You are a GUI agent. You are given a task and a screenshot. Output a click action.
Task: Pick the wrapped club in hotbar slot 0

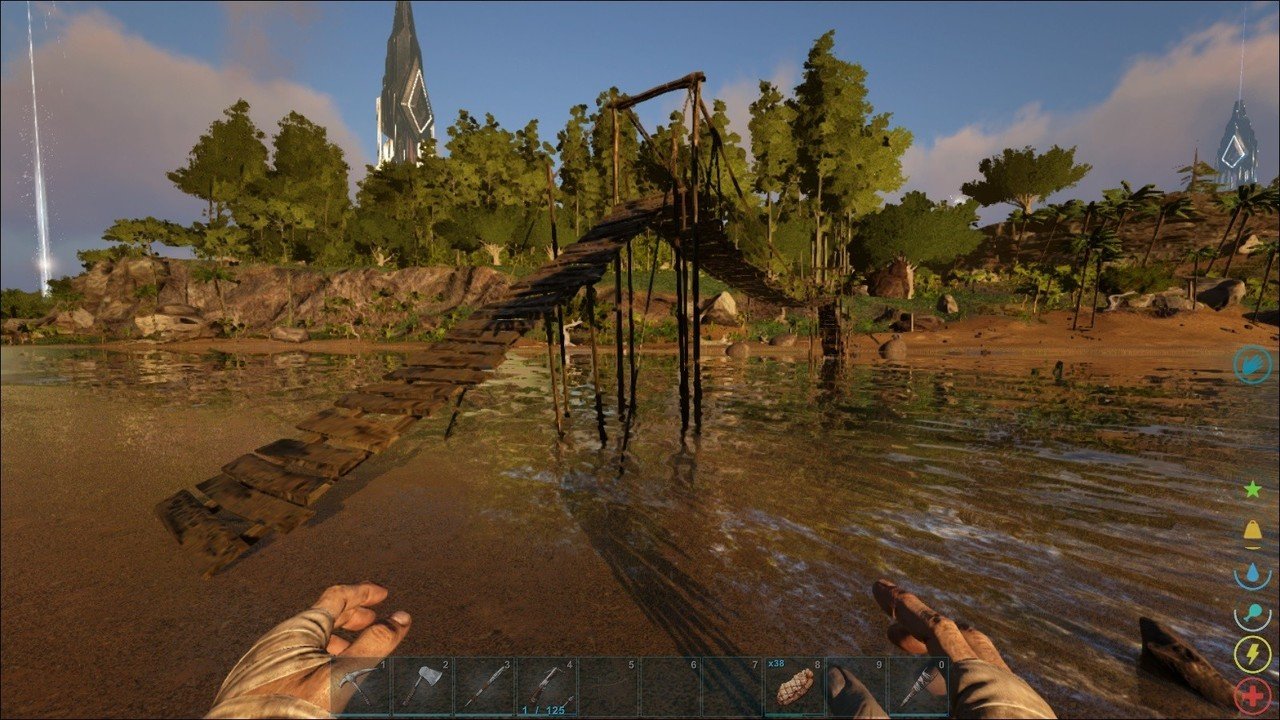918,686
